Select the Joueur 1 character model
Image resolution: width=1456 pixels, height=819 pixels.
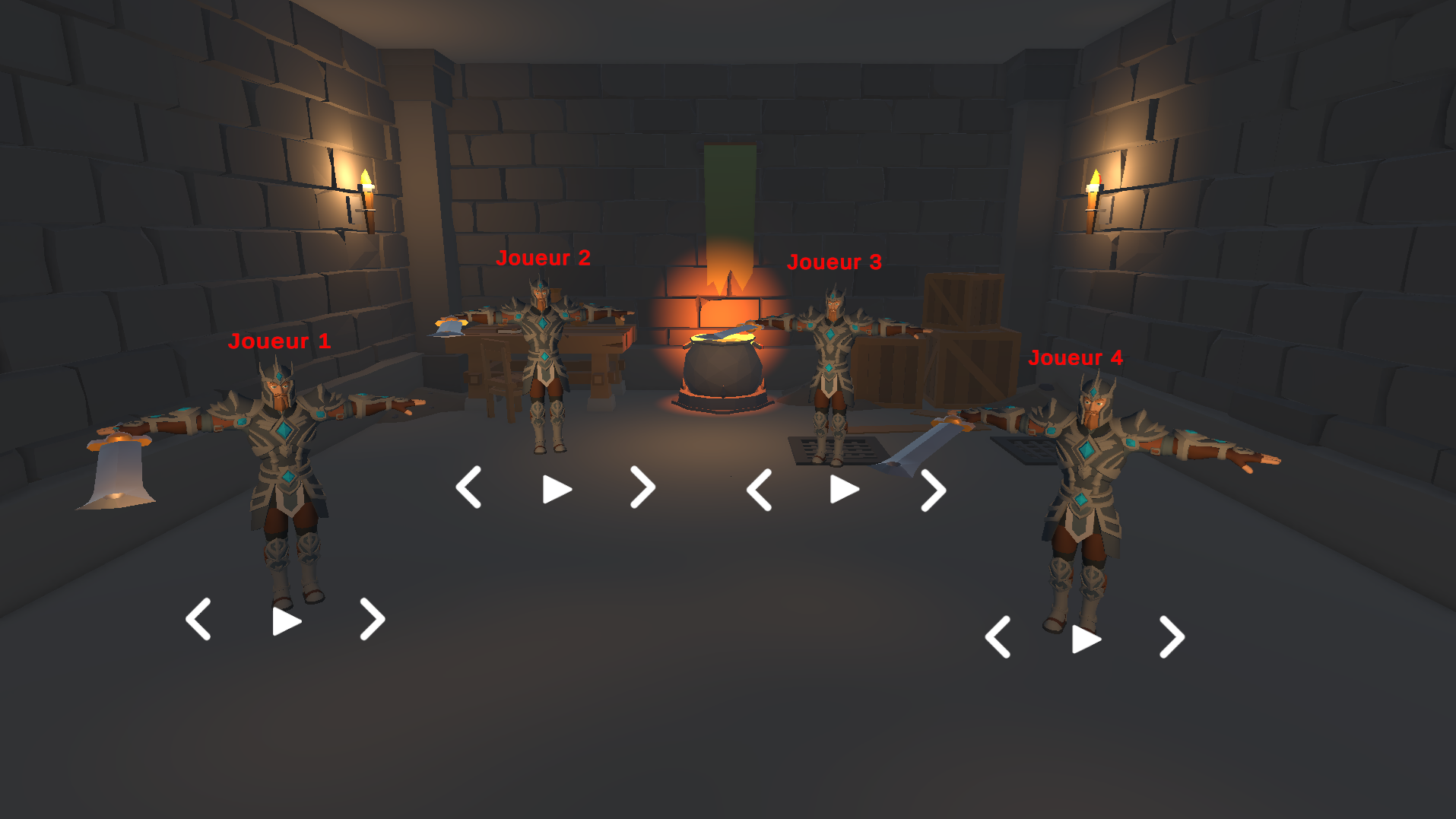(x=285, y=471)
